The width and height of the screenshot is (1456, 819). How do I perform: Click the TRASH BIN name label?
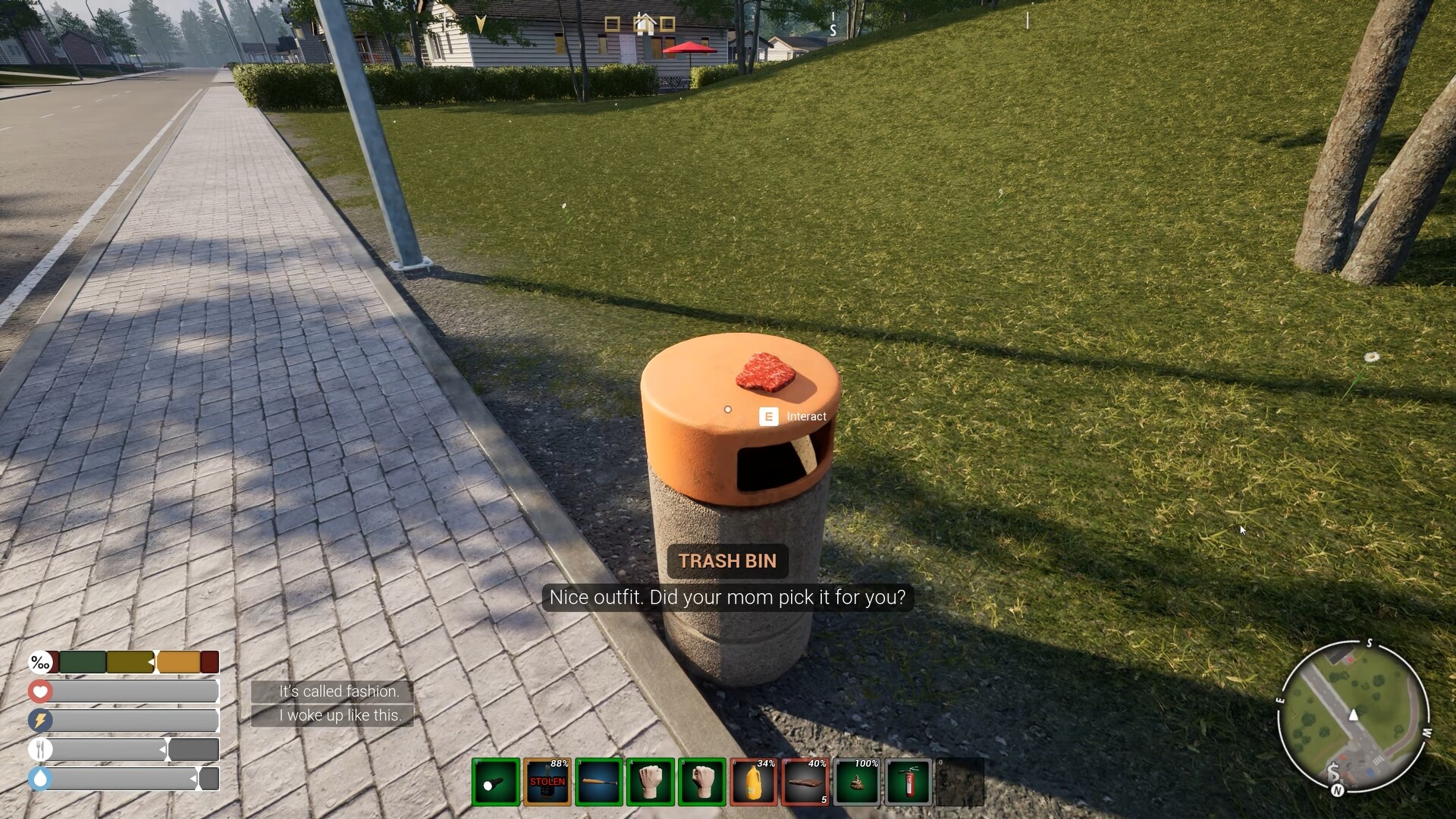click(x=727, y=561)
